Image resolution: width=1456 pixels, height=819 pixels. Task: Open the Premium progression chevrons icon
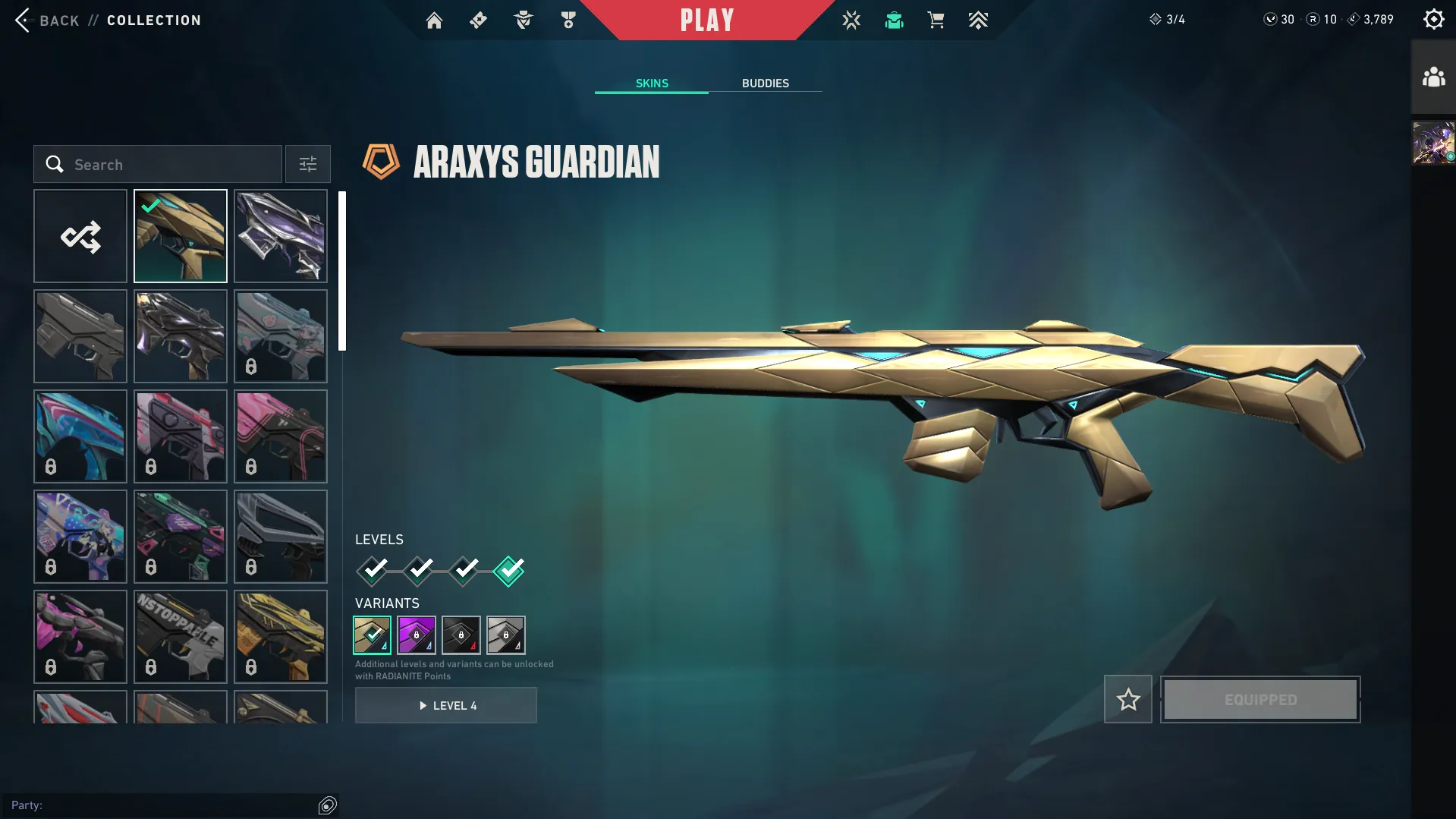(x=978, y=20)
